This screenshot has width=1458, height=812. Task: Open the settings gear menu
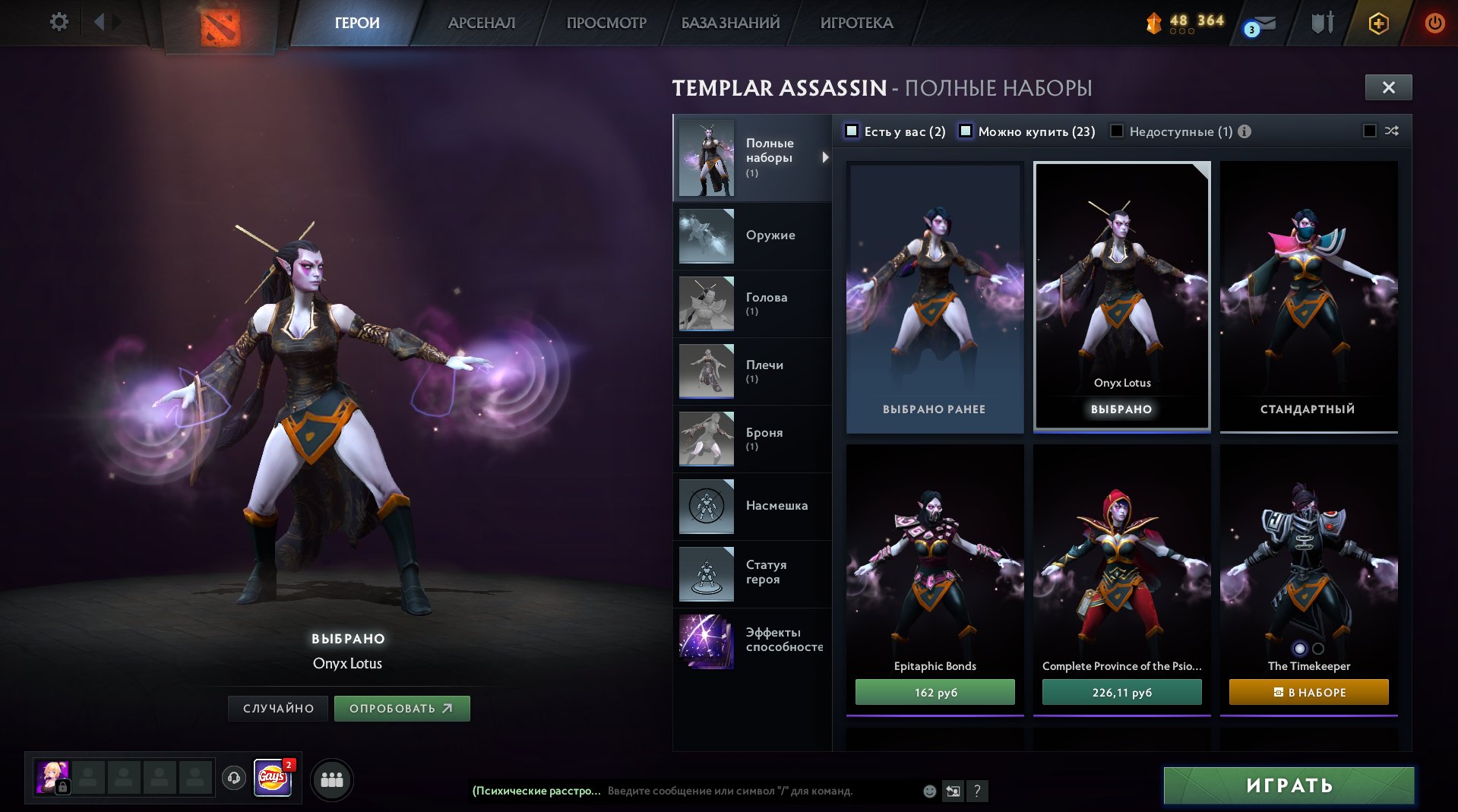59,22
